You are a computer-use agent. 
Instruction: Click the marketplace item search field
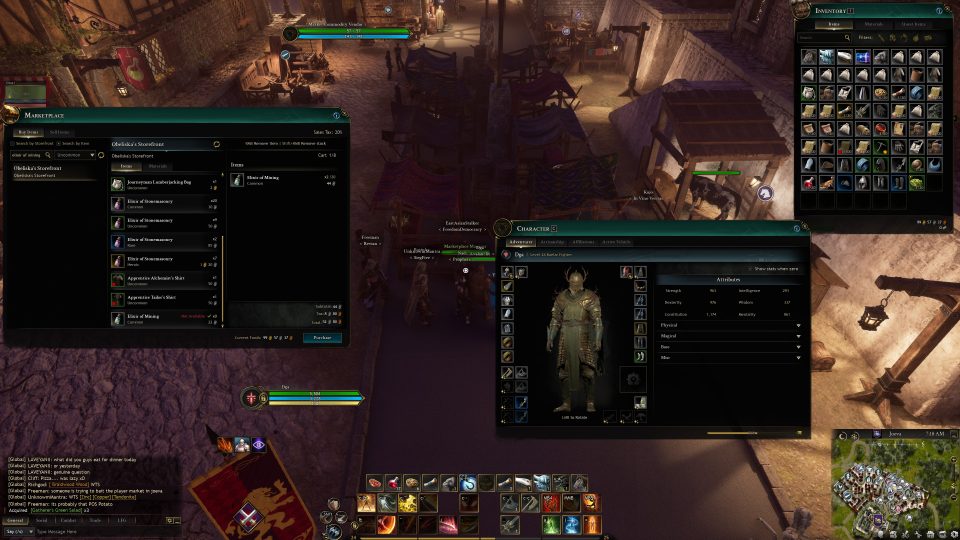click(30, 155)
